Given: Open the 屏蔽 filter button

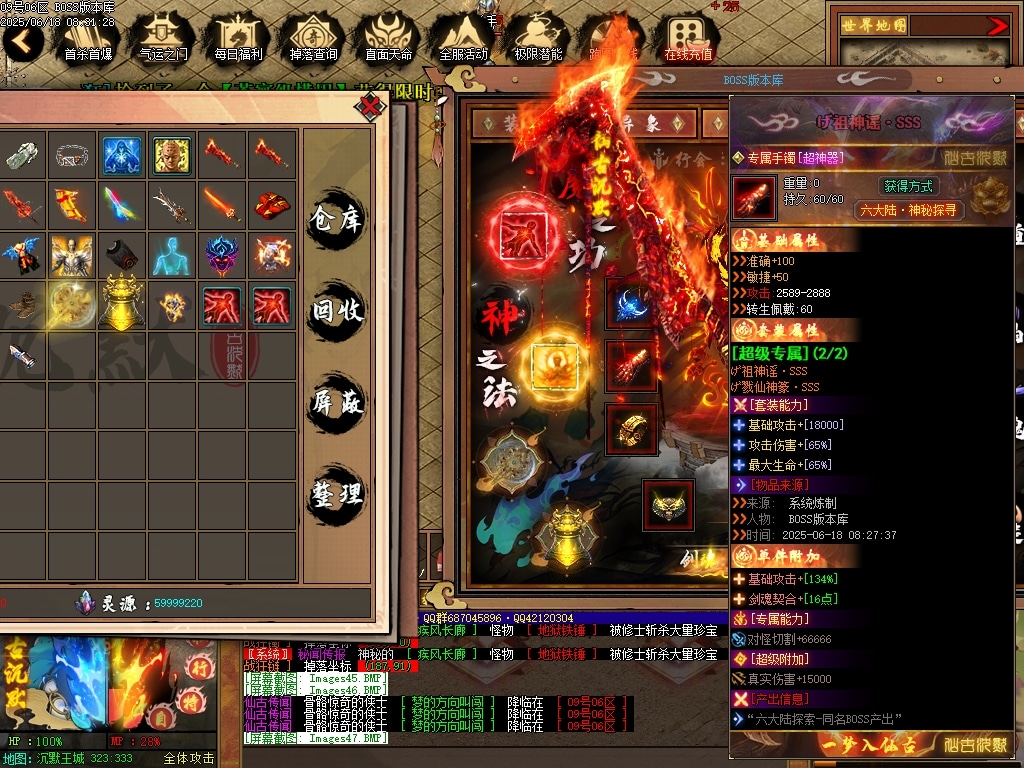Looking at the screenshot, I should [x=336, y=403].
